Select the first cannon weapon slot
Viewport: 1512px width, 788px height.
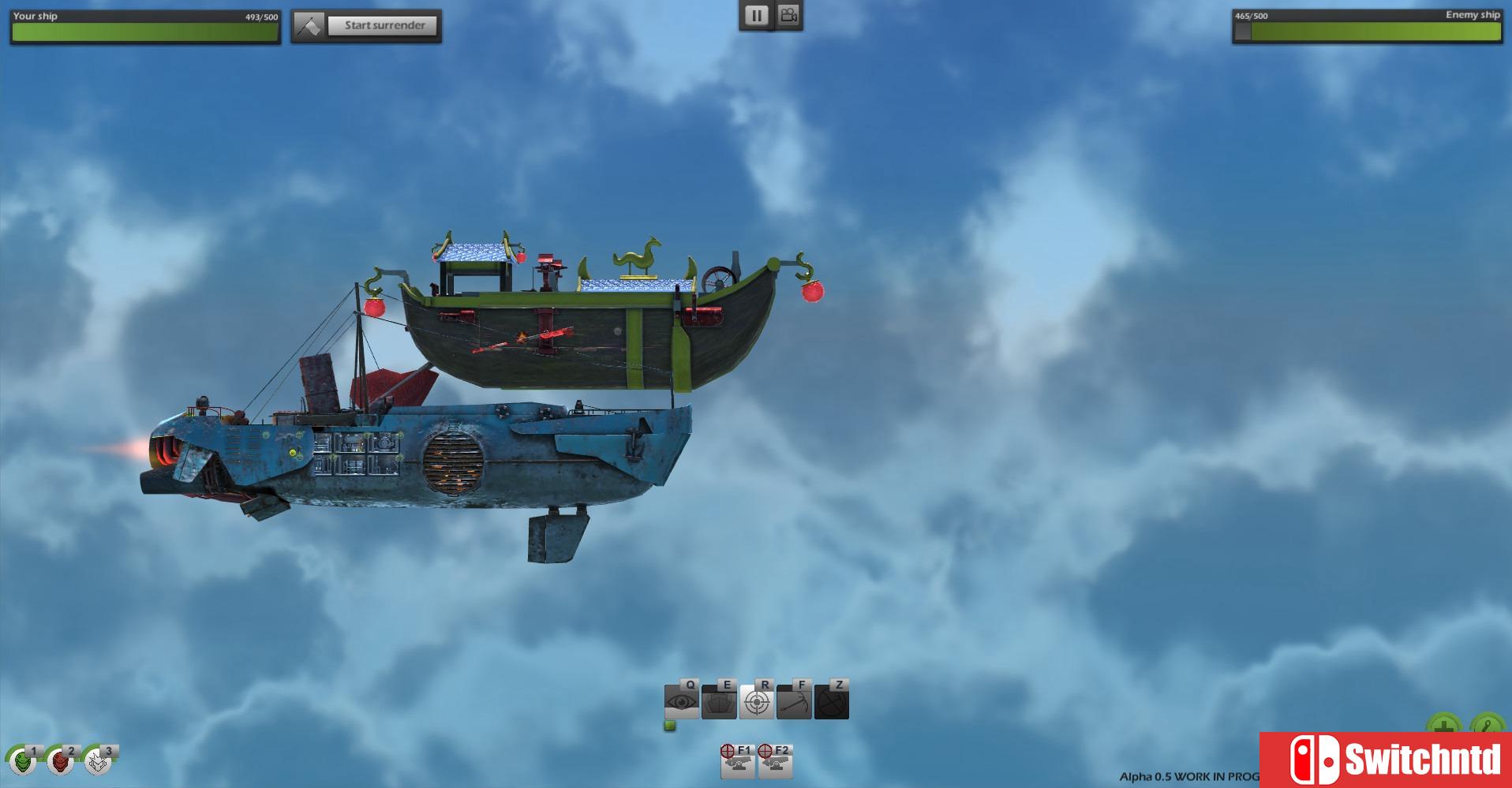pos(738,764)
